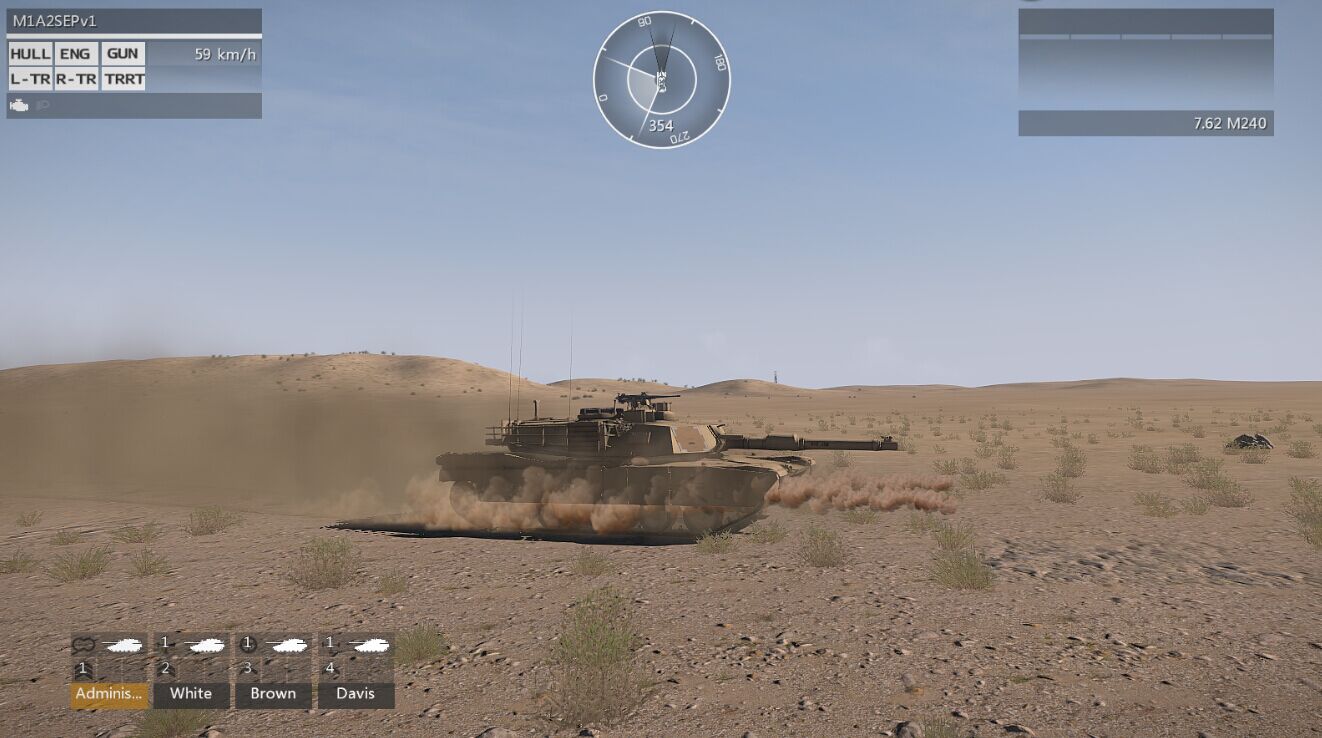
Task: Select squad member White
Action: tap(191, 694)
